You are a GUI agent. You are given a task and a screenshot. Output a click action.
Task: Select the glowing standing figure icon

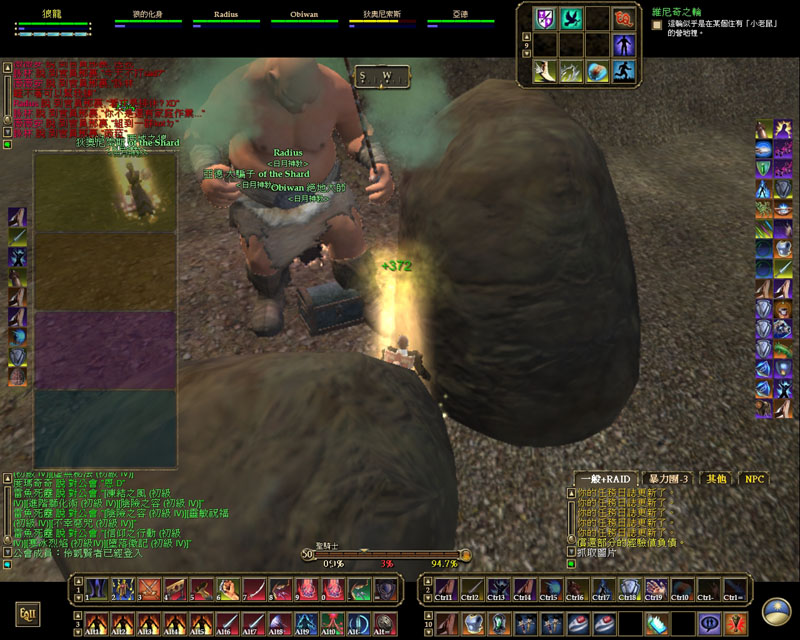point(624,45)
